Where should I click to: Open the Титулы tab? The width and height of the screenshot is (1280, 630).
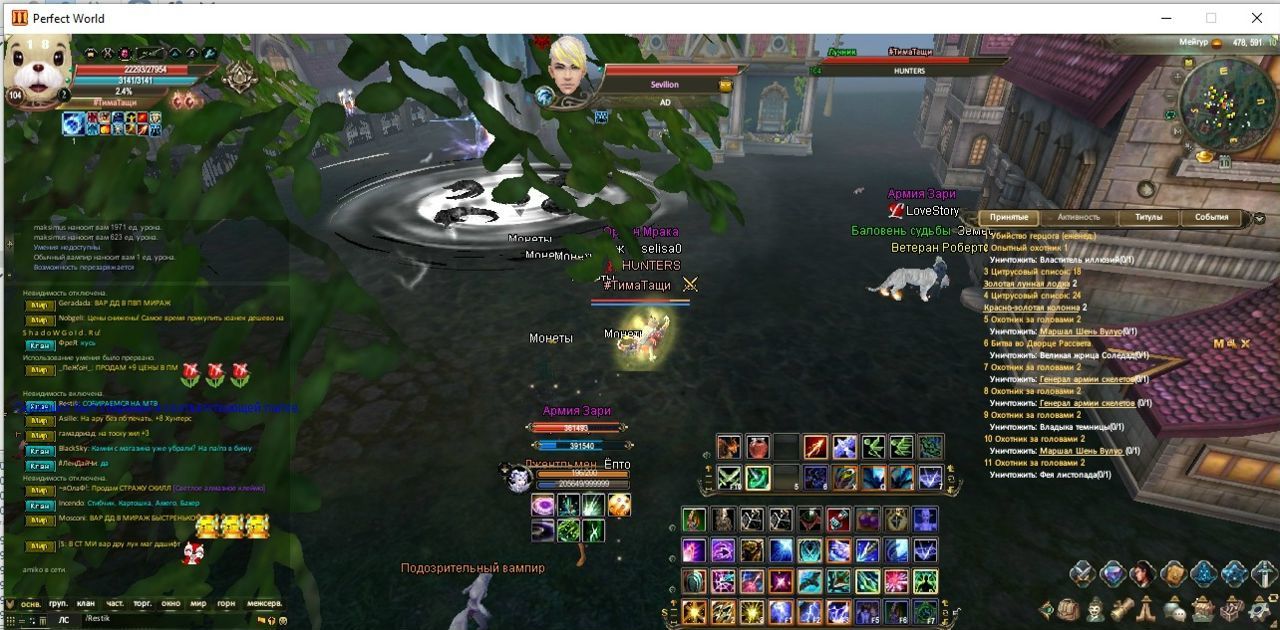tap(1147, 217)
